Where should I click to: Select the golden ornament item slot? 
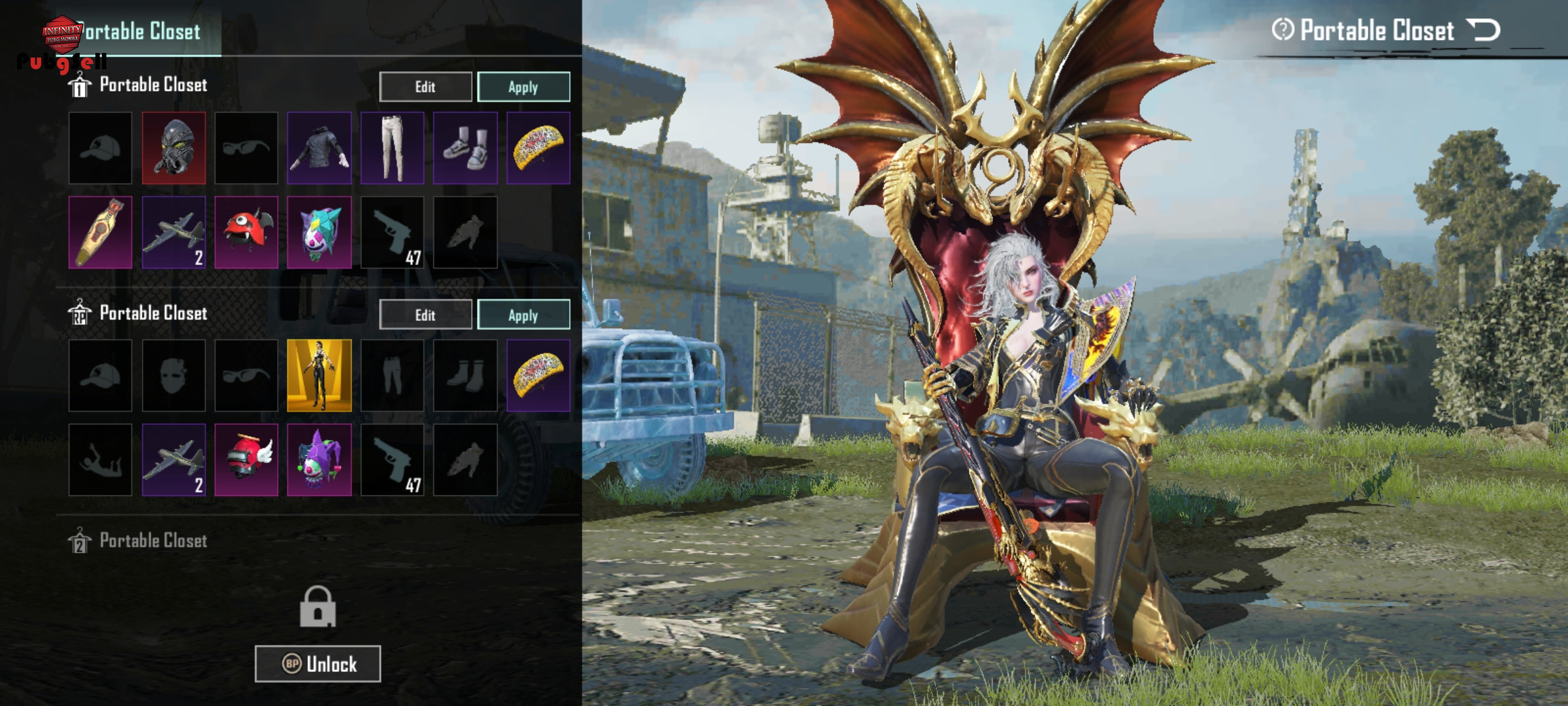pyautogui.click(x=101, y=233)
